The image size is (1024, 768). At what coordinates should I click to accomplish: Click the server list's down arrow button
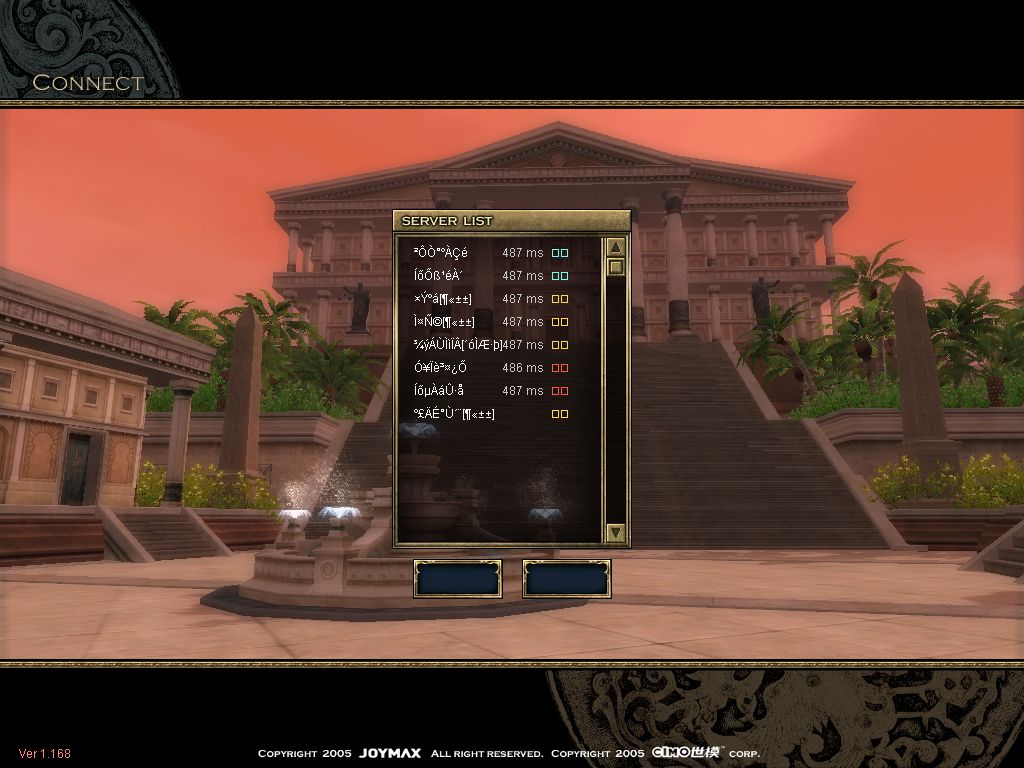pyautogui.click(x=616, y=533)
